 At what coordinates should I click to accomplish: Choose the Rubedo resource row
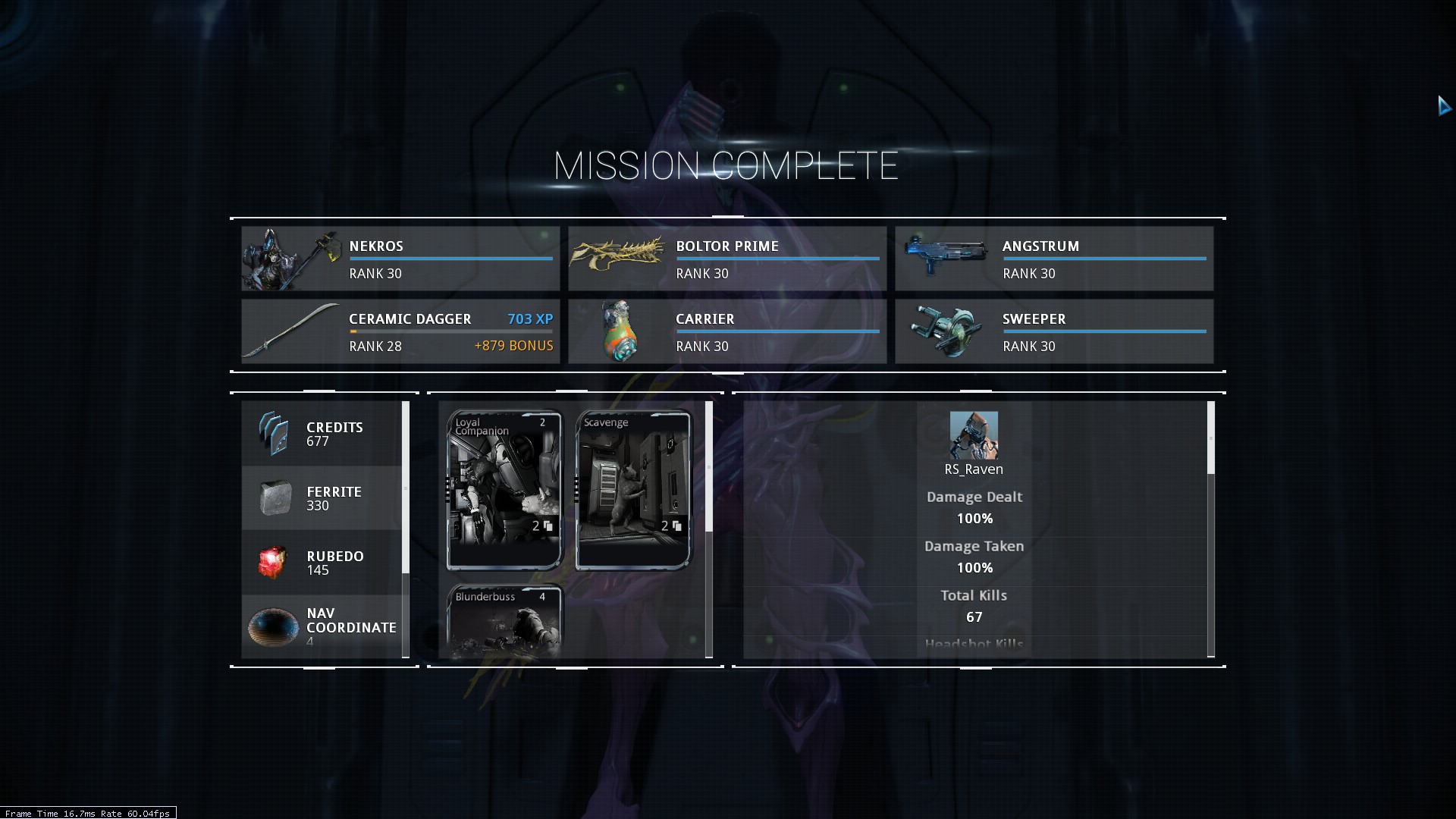pos(322,563)
